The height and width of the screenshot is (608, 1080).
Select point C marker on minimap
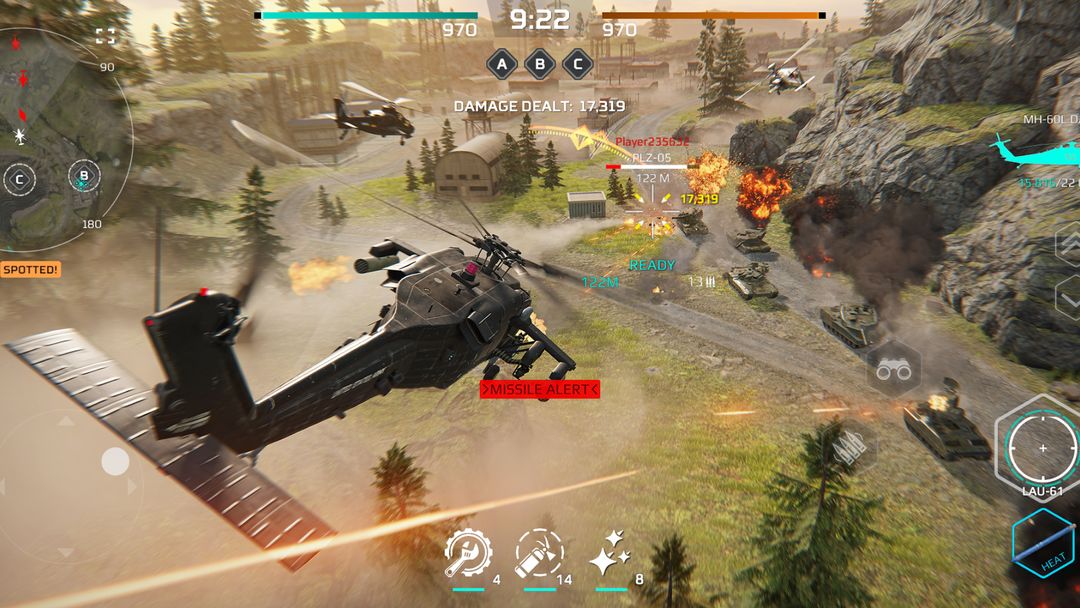tap(19, 181)
